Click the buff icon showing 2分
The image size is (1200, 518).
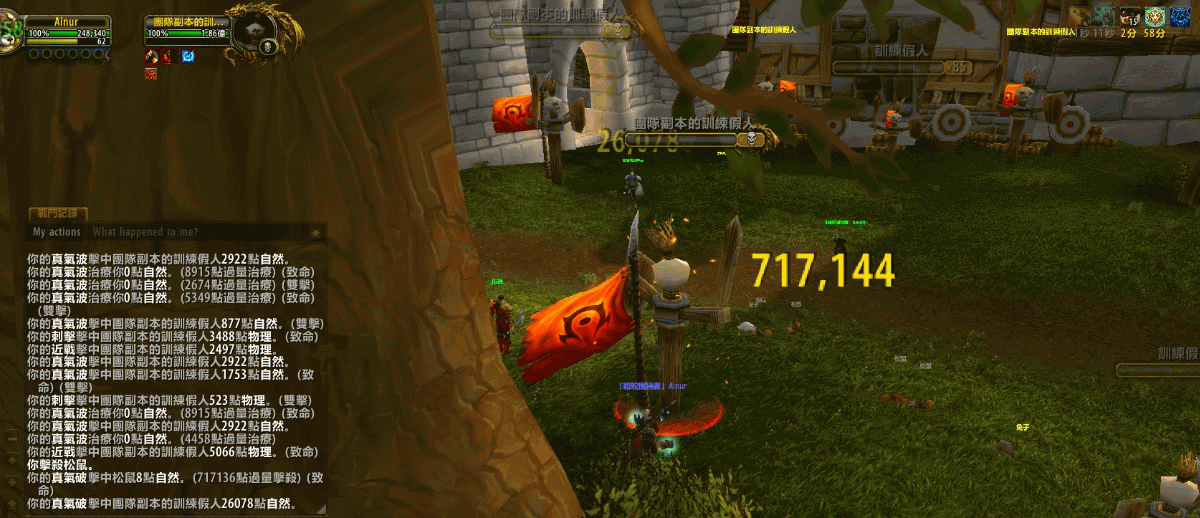1129,16
